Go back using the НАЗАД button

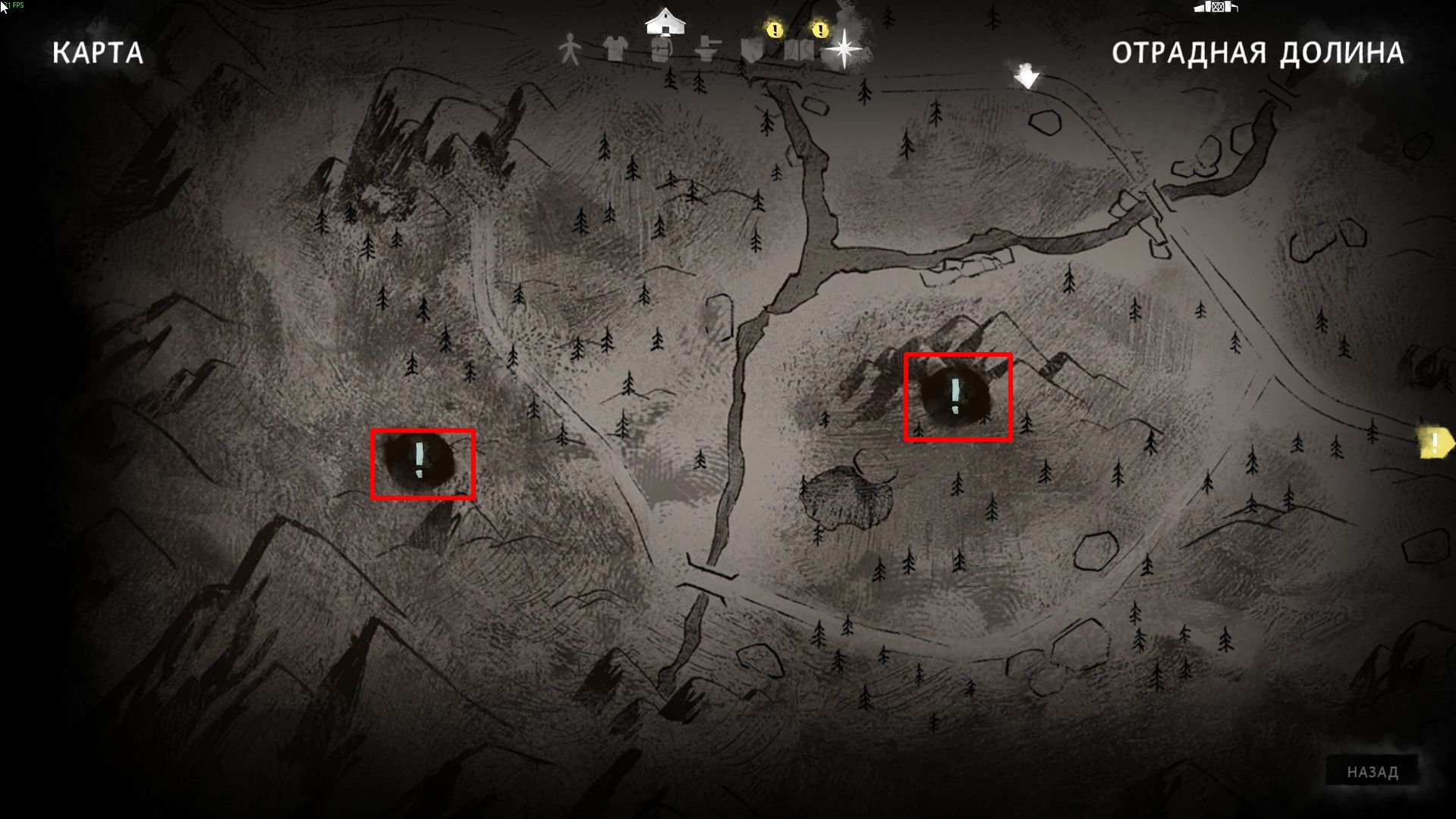tap(1372, 772)
